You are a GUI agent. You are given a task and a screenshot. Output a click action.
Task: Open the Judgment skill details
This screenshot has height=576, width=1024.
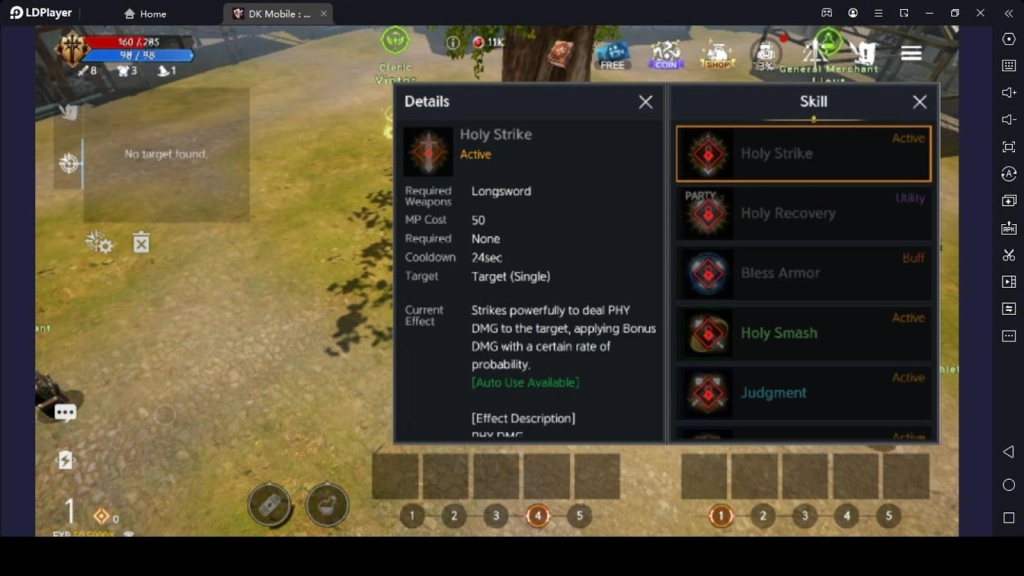point(804,393)
